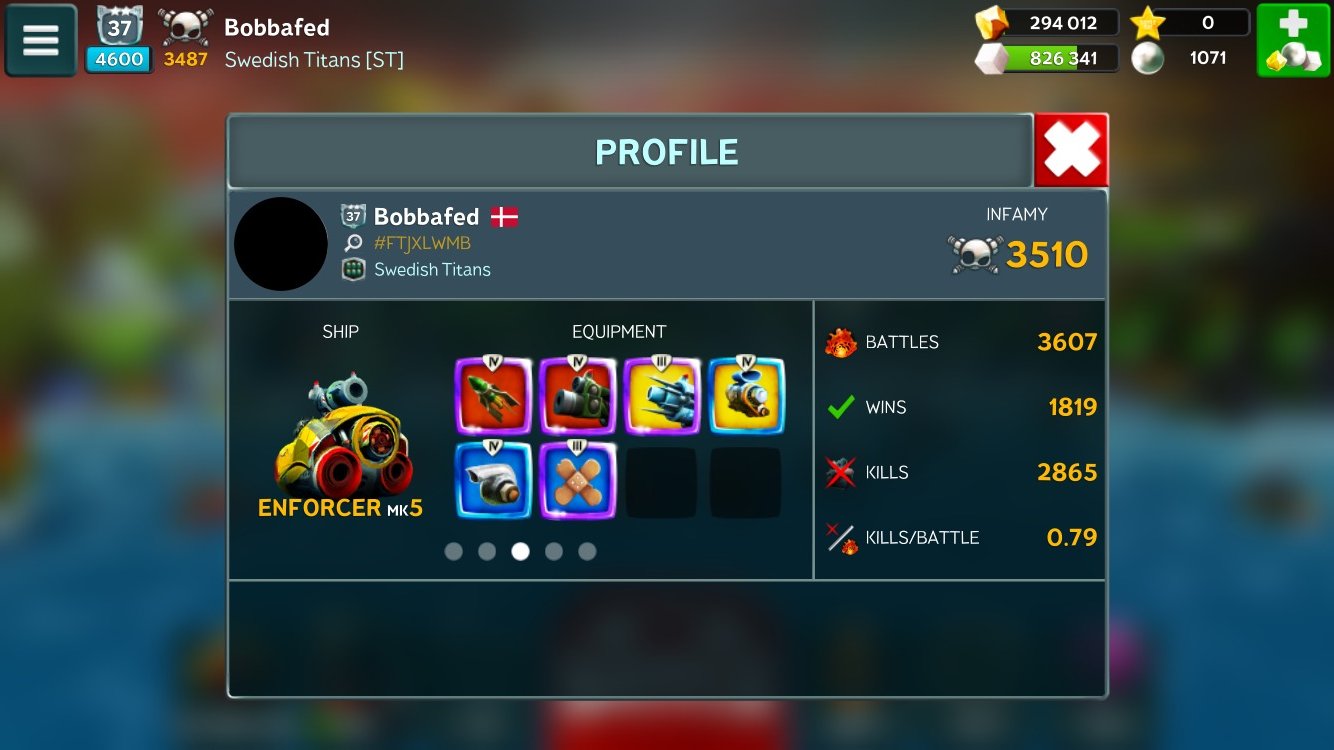Image resolution: width=1334 pixels, height=750 pixels.
Task: Choose the blue spiked cannon equipment
Action: (x=662, y=396)
